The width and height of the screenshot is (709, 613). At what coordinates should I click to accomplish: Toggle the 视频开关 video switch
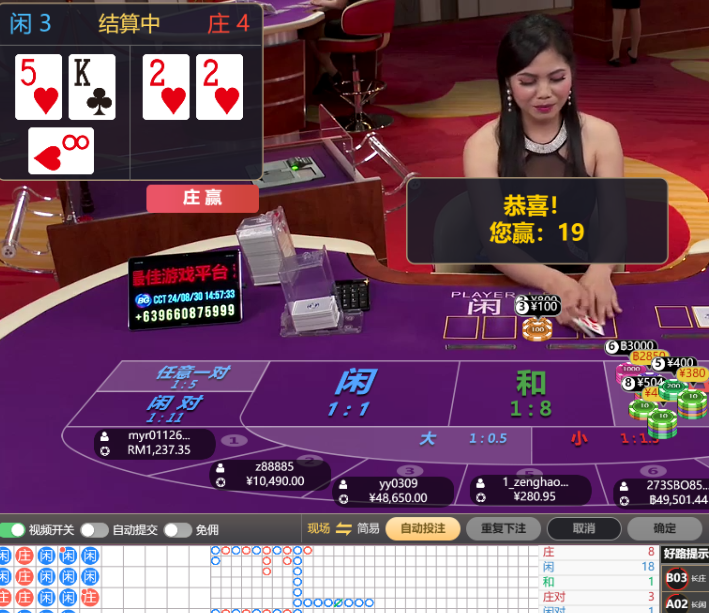[14, 530]
